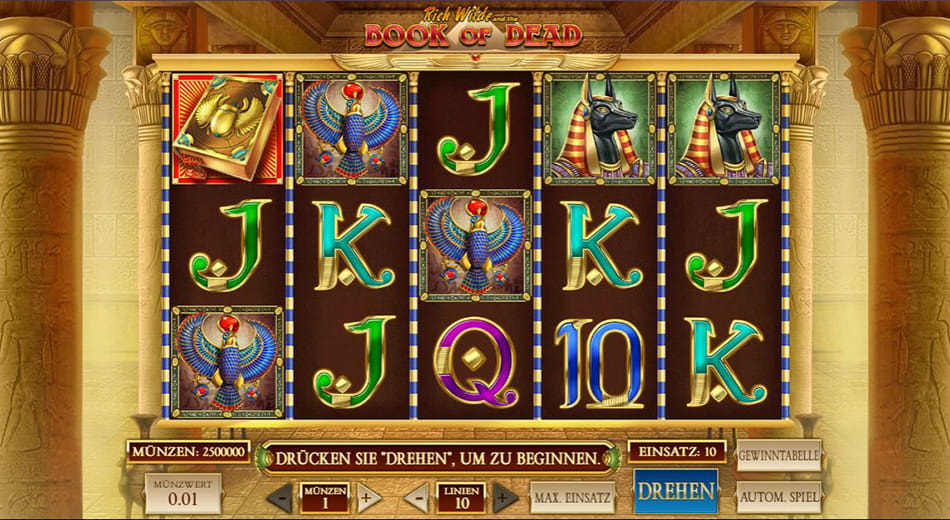Start Autom. Spiel autoplay
The image size is (950, 520).
tap(779, 496)
